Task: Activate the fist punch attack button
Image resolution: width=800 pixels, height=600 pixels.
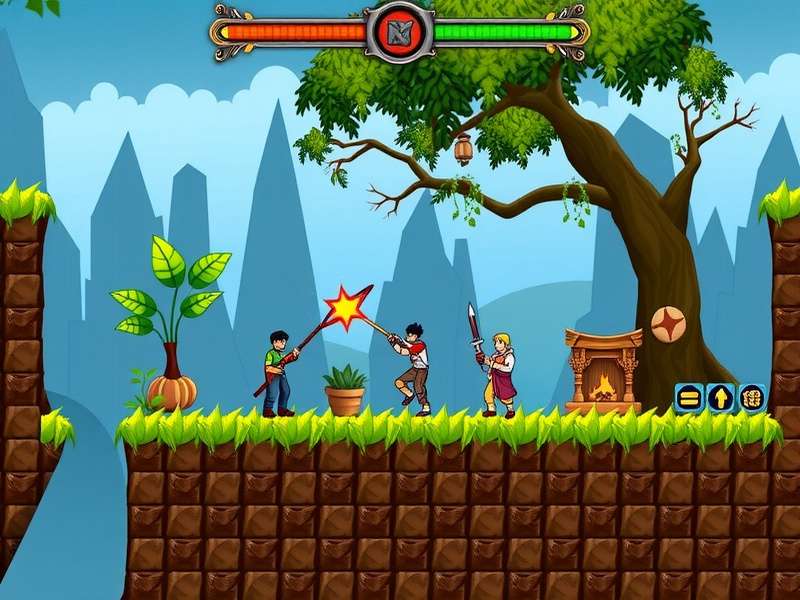Action: coord(752,397)
